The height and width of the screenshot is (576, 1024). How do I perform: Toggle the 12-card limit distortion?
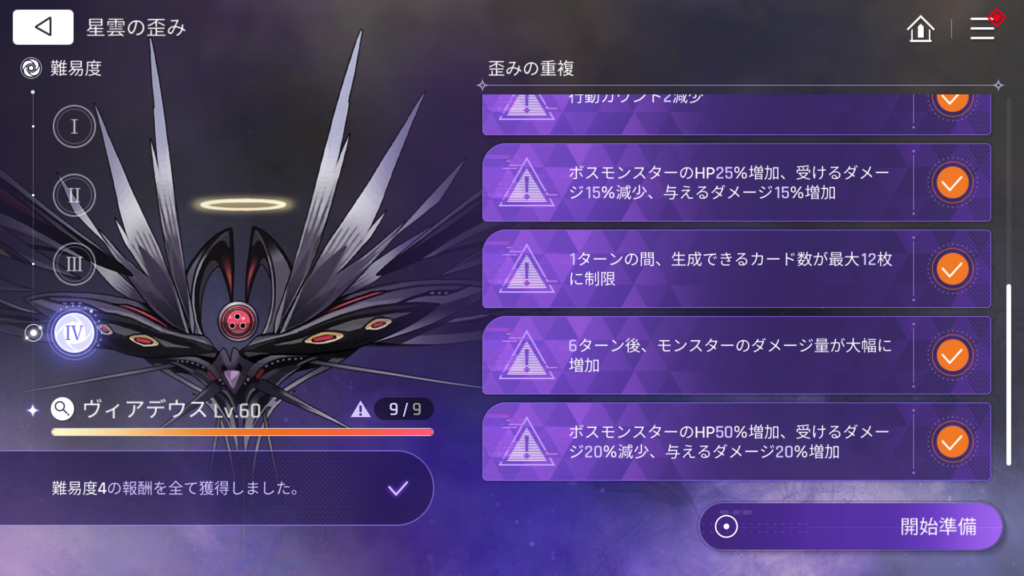pyautogui.click(x=951, y=269)
